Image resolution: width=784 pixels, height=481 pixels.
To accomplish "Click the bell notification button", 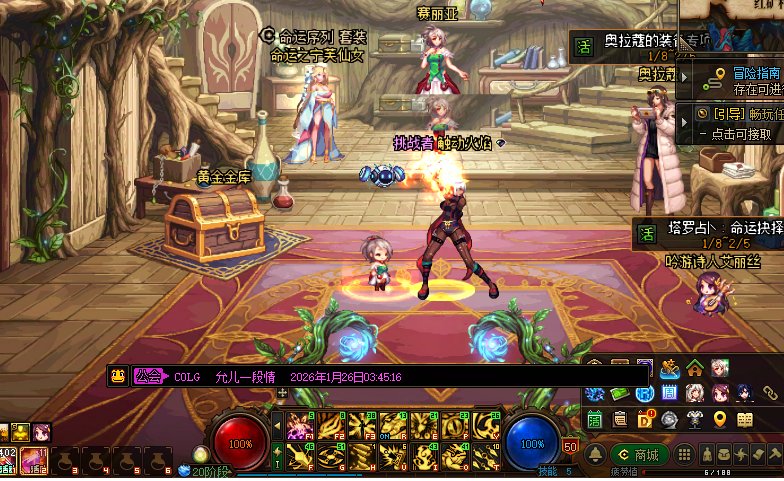I will (595, 455).
